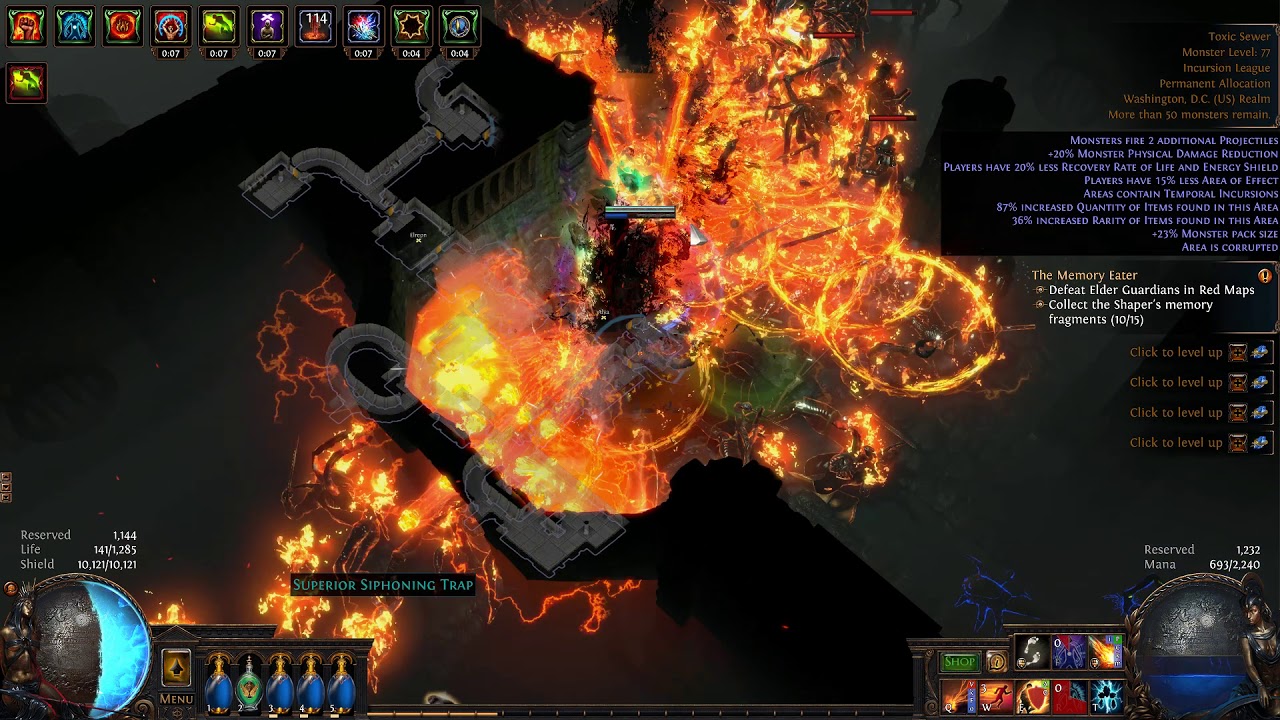Click the Superior Siphoning Trap item label
The height and width of the screenshot is (720, 1280).
point(382,585)
